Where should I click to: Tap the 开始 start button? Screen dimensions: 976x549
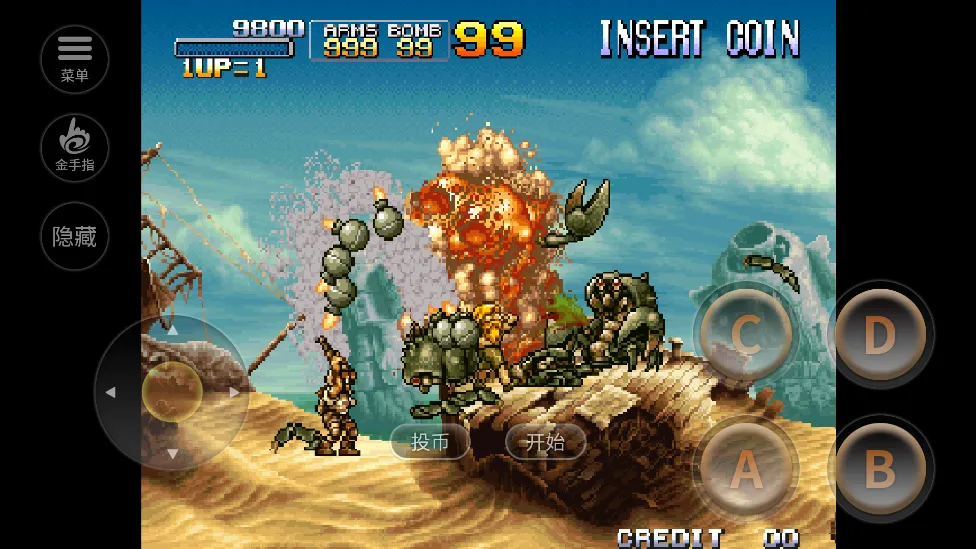tap(545, 442)
